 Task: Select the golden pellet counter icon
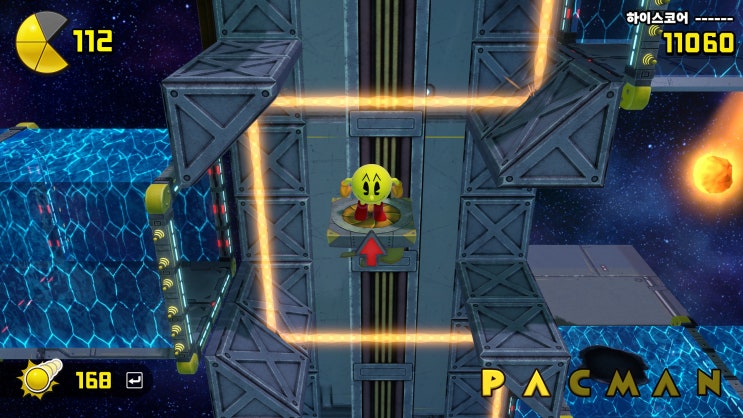click(41, 379)
